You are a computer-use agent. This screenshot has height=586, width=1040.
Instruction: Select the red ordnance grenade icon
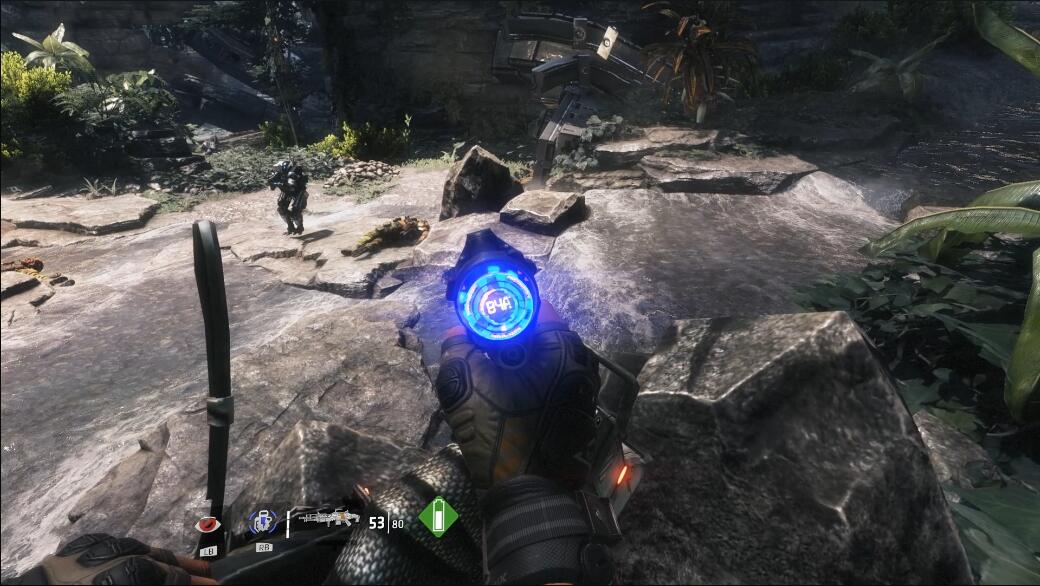coord(207,525)
